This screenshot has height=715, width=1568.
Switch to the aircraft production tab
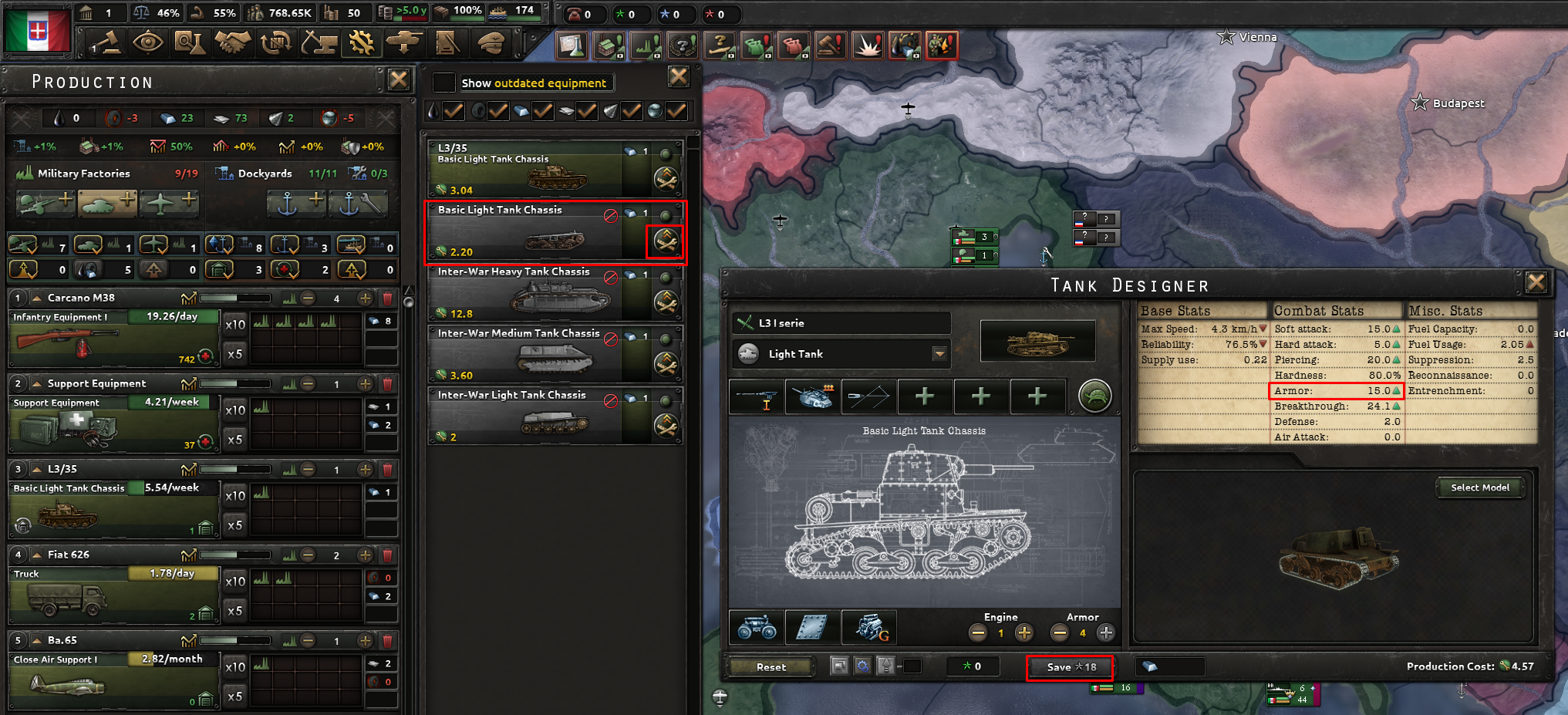click(169, 203)
